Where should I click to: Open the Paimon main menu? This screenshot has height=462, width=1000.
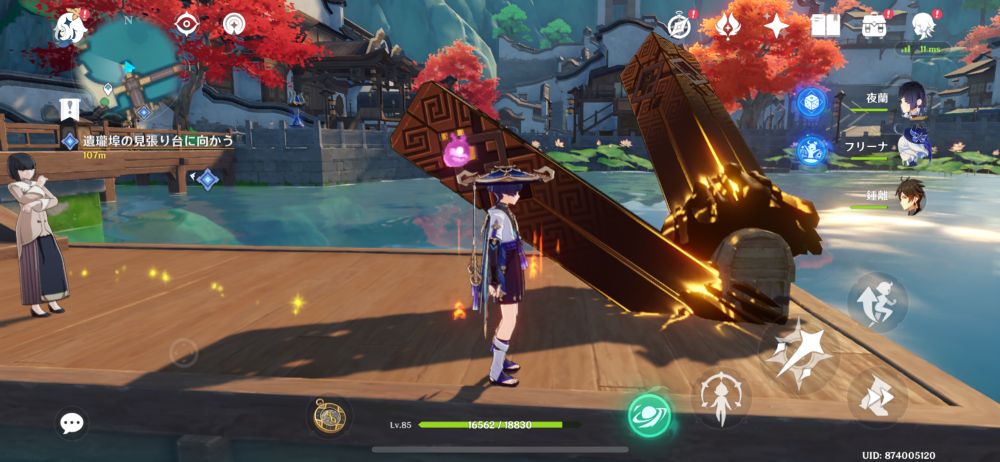point(71,27)
